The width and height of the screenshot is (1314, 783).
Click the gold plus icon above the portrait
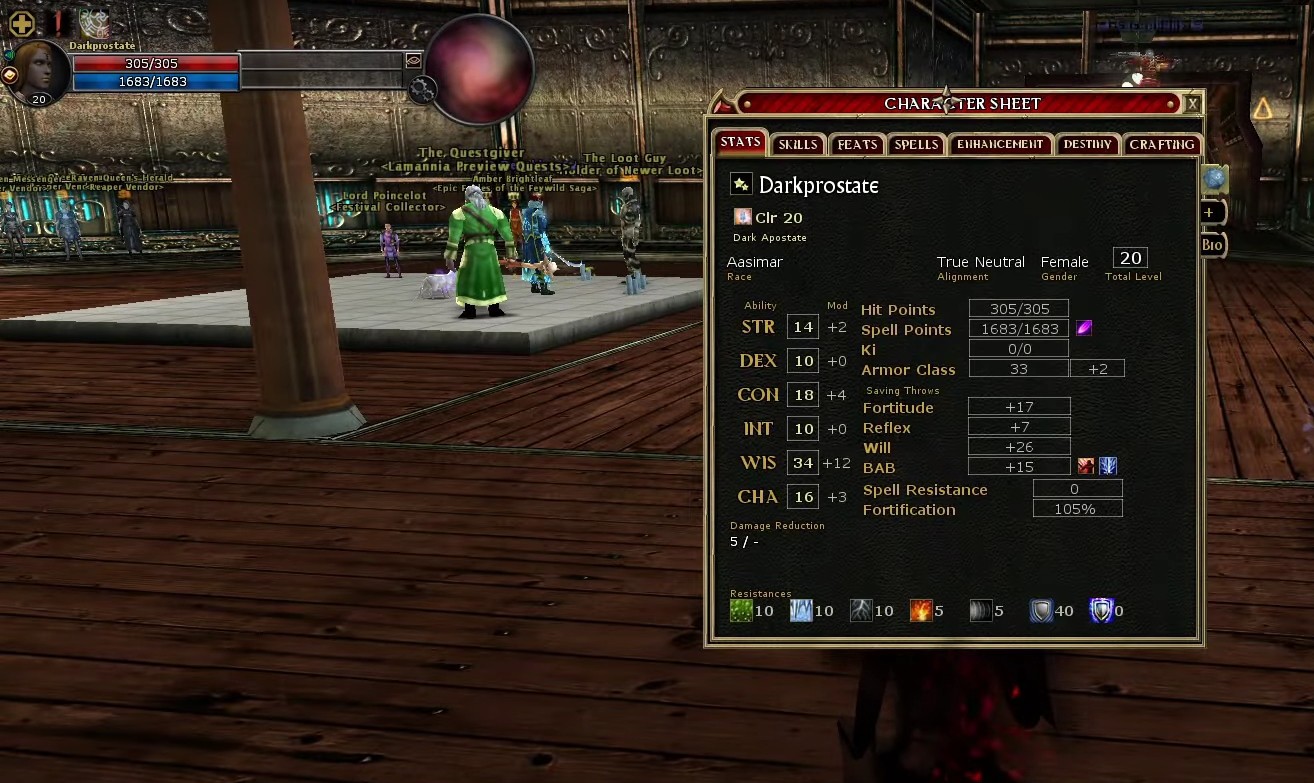[x=21, y=23]
